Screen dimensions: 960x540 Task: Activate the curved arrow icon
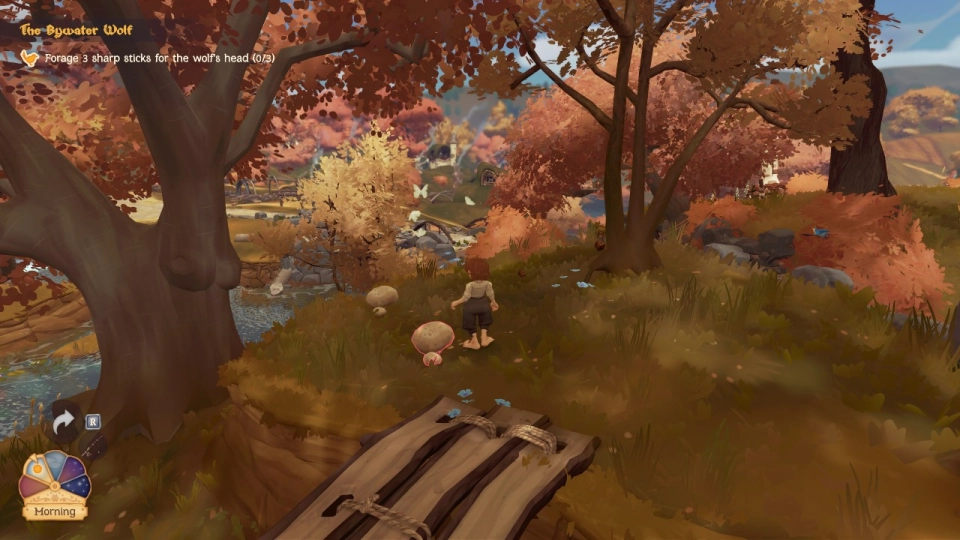(63, 422)
